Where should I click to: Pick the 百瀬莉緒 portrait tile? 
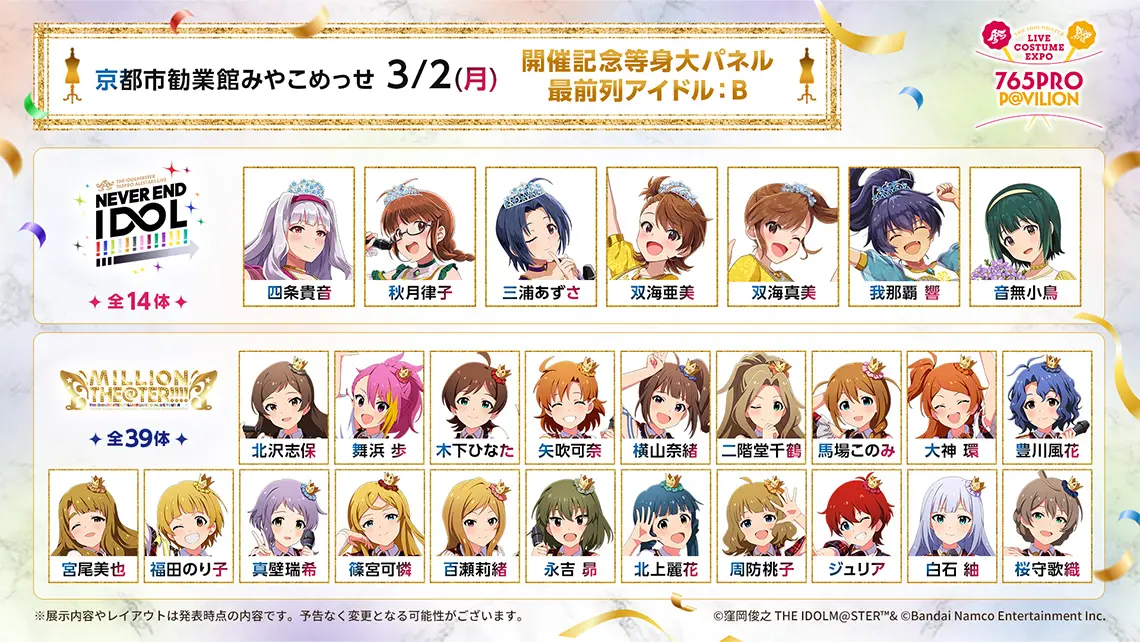click(475, 526)
